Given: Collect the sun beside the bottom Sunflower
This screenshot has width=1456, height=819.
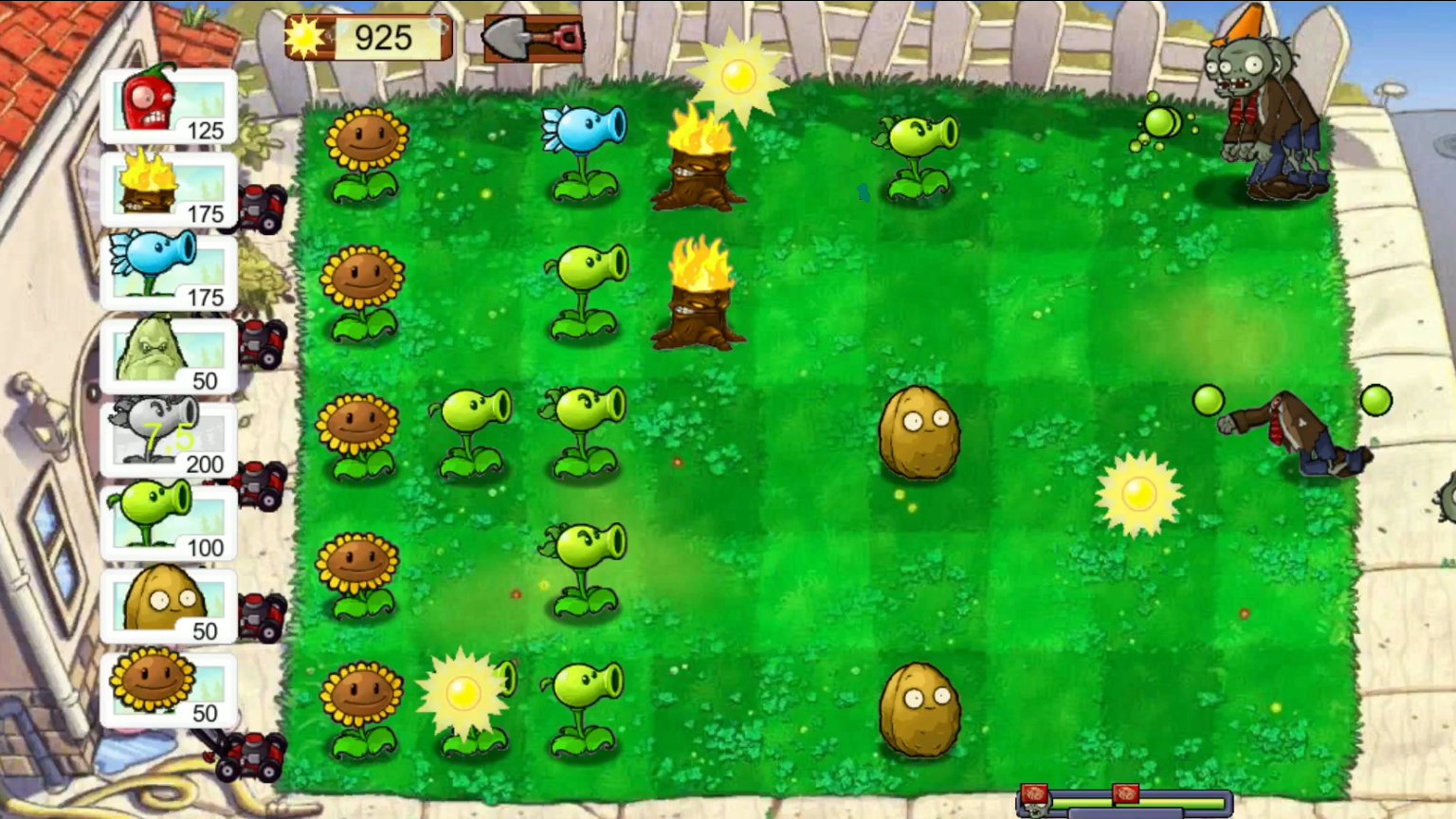Looking at the screenshot, I should tap(464, 694).
